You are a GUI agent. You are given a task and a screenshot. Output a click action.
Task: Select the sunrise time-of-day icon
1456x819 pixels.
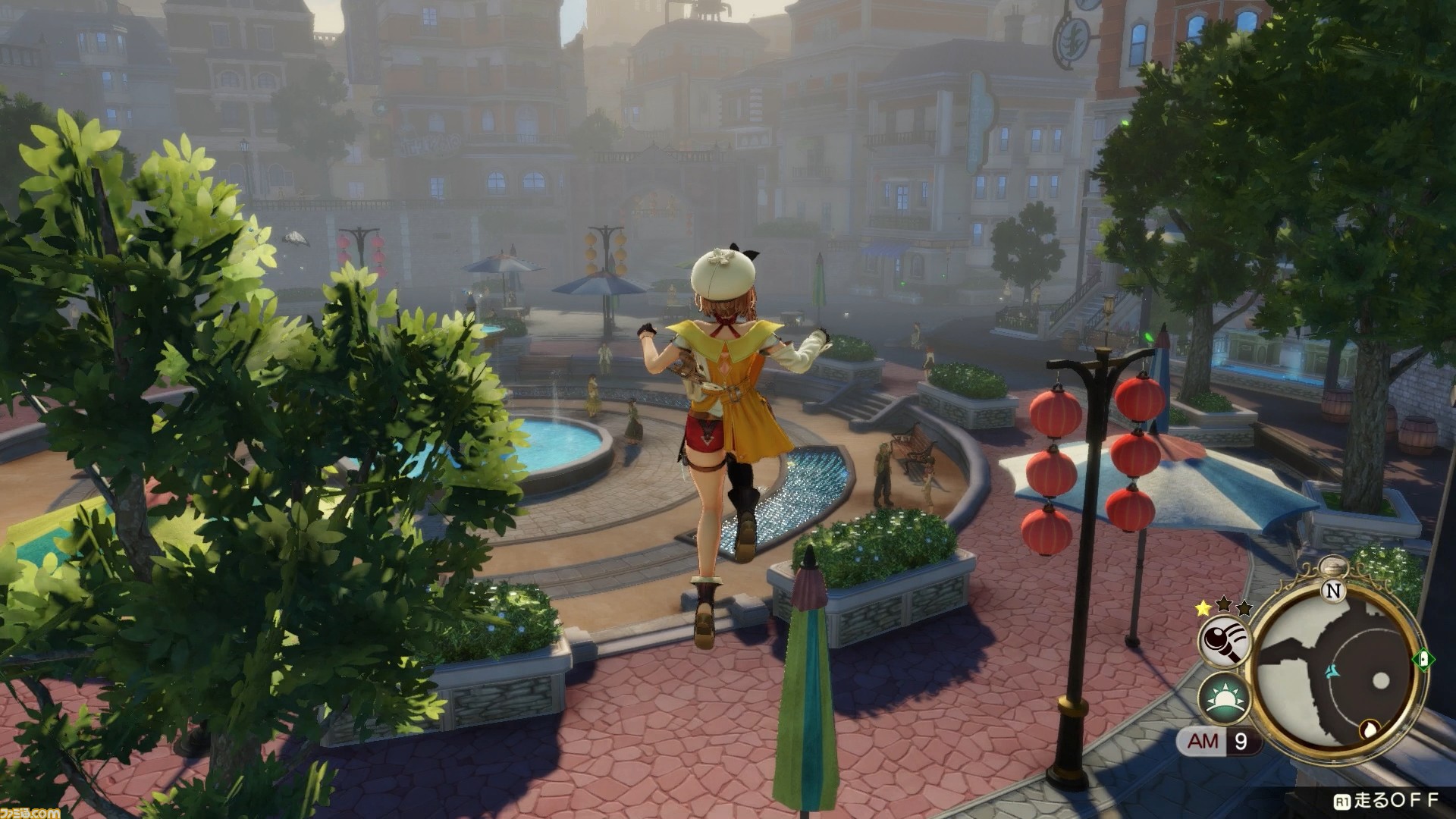(1224, 697)
